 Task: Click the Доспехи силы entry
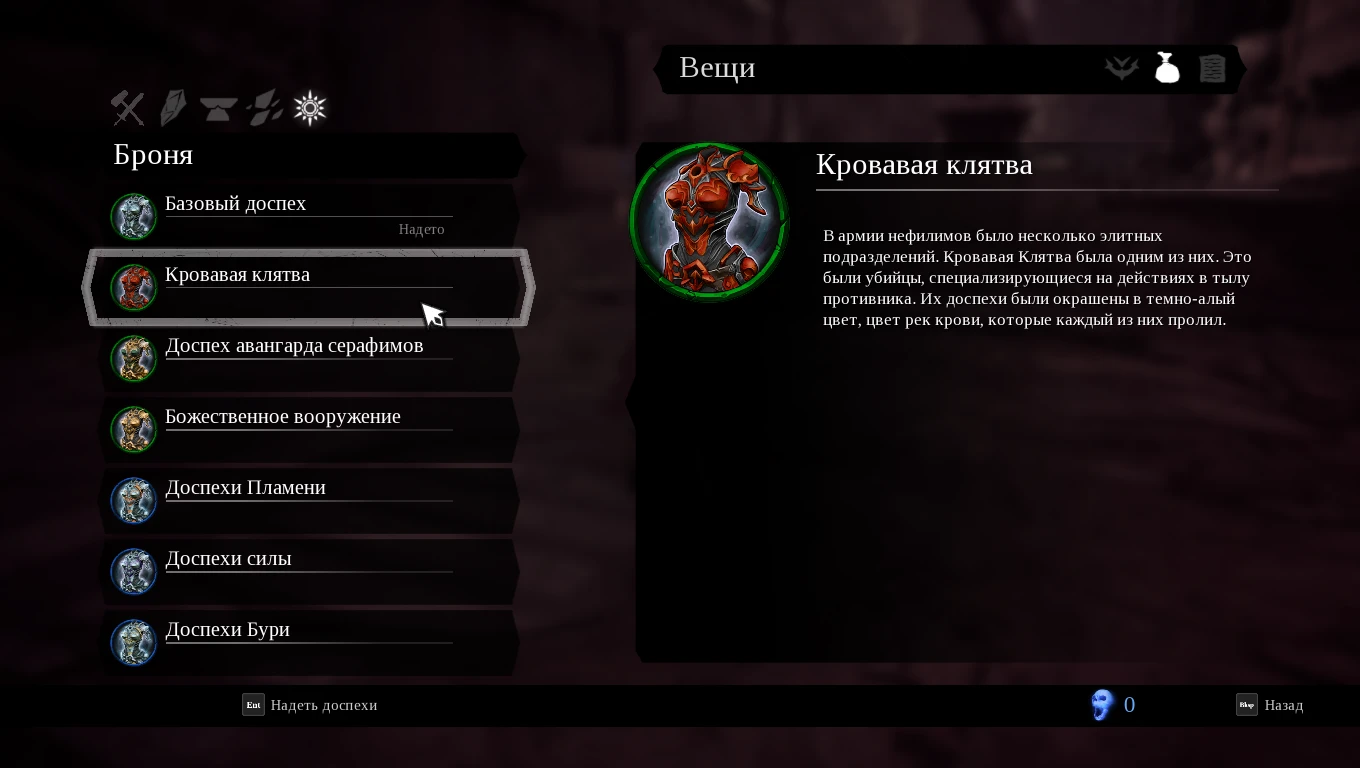pyautogui.click(x=228, y=558)
